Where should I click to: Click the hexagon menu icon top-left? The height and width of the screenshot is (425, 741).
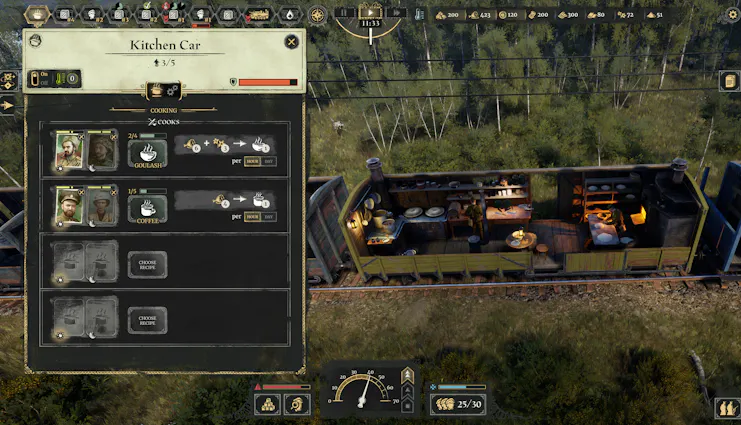coord(37,15)
